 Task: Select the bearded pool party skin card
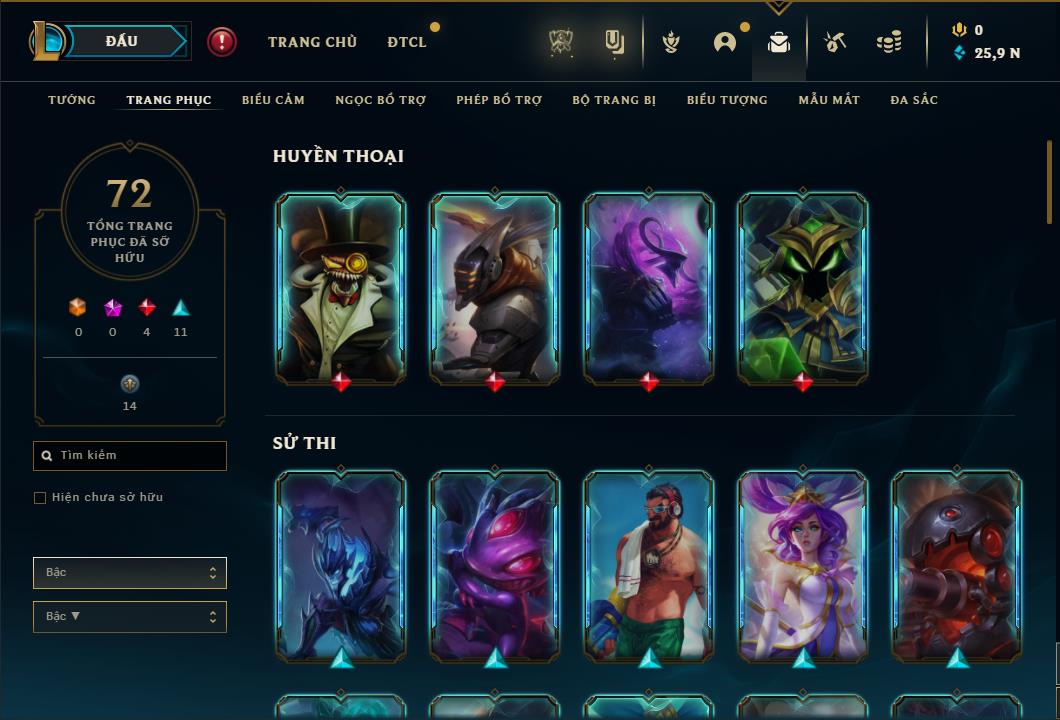(649, 565)
